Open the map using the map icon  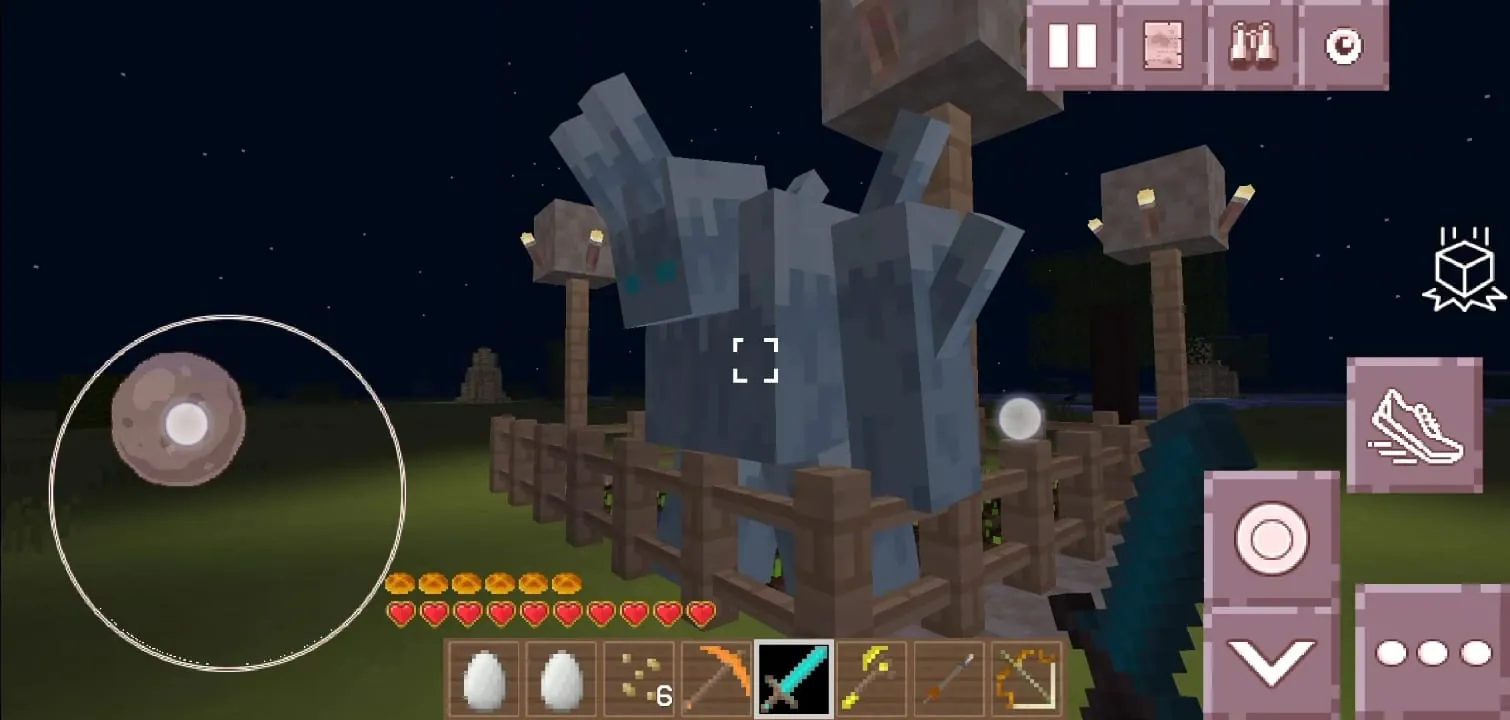coord(1162,44)
